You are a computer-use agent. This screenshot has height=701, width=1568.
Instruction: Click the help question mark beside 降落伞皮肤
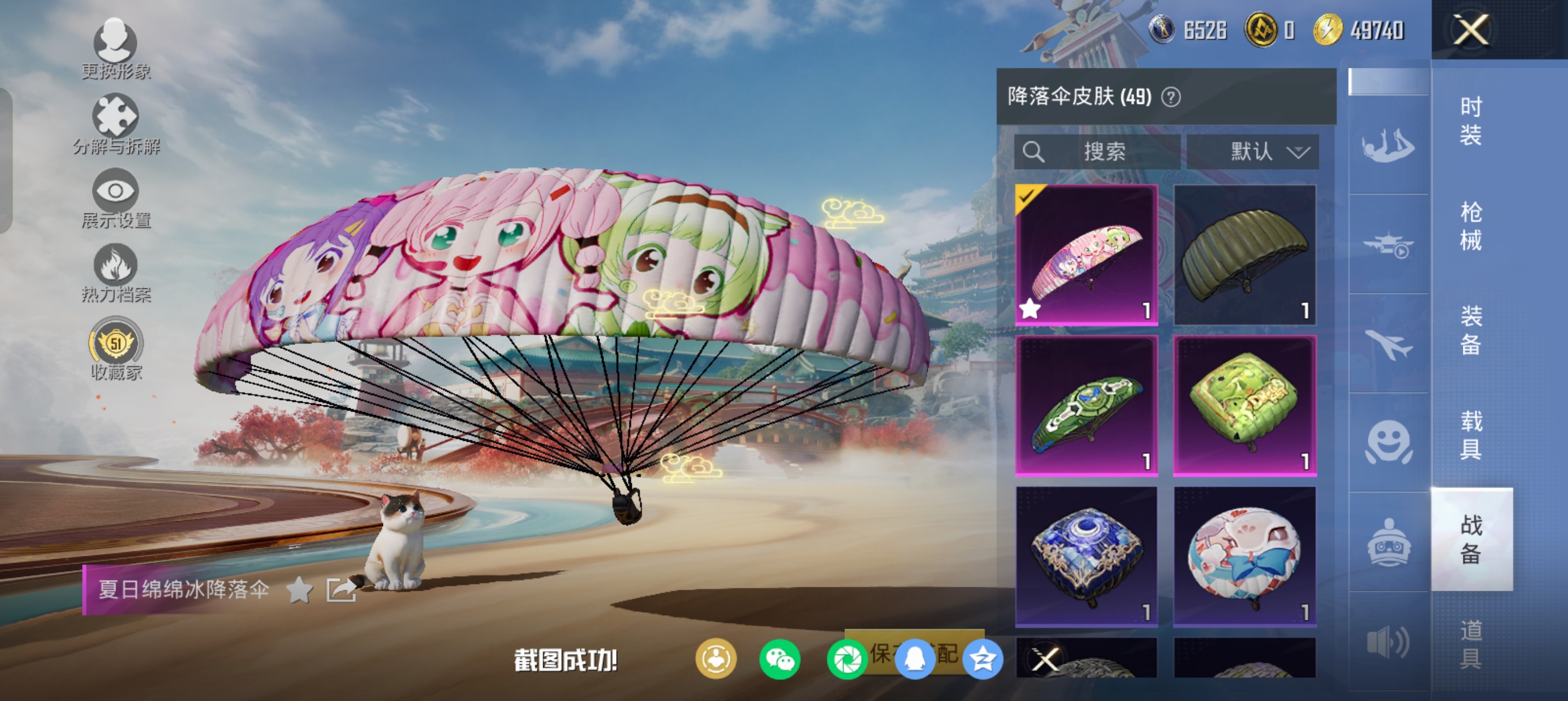pyautogui.click(x=1170, y=97)
